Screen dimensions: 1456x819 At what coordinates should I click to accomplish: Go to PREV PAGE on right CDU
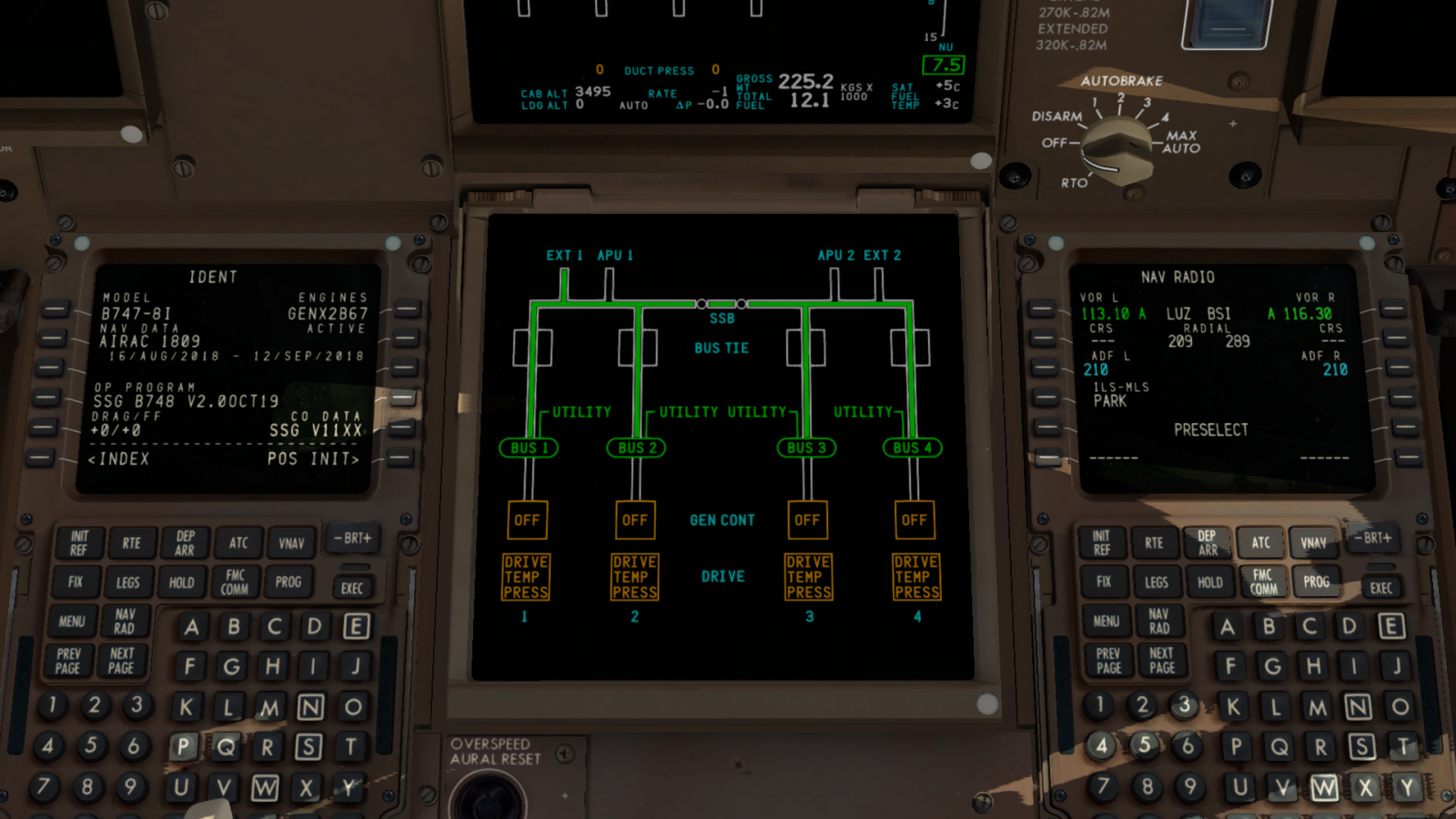(1109, 661)
